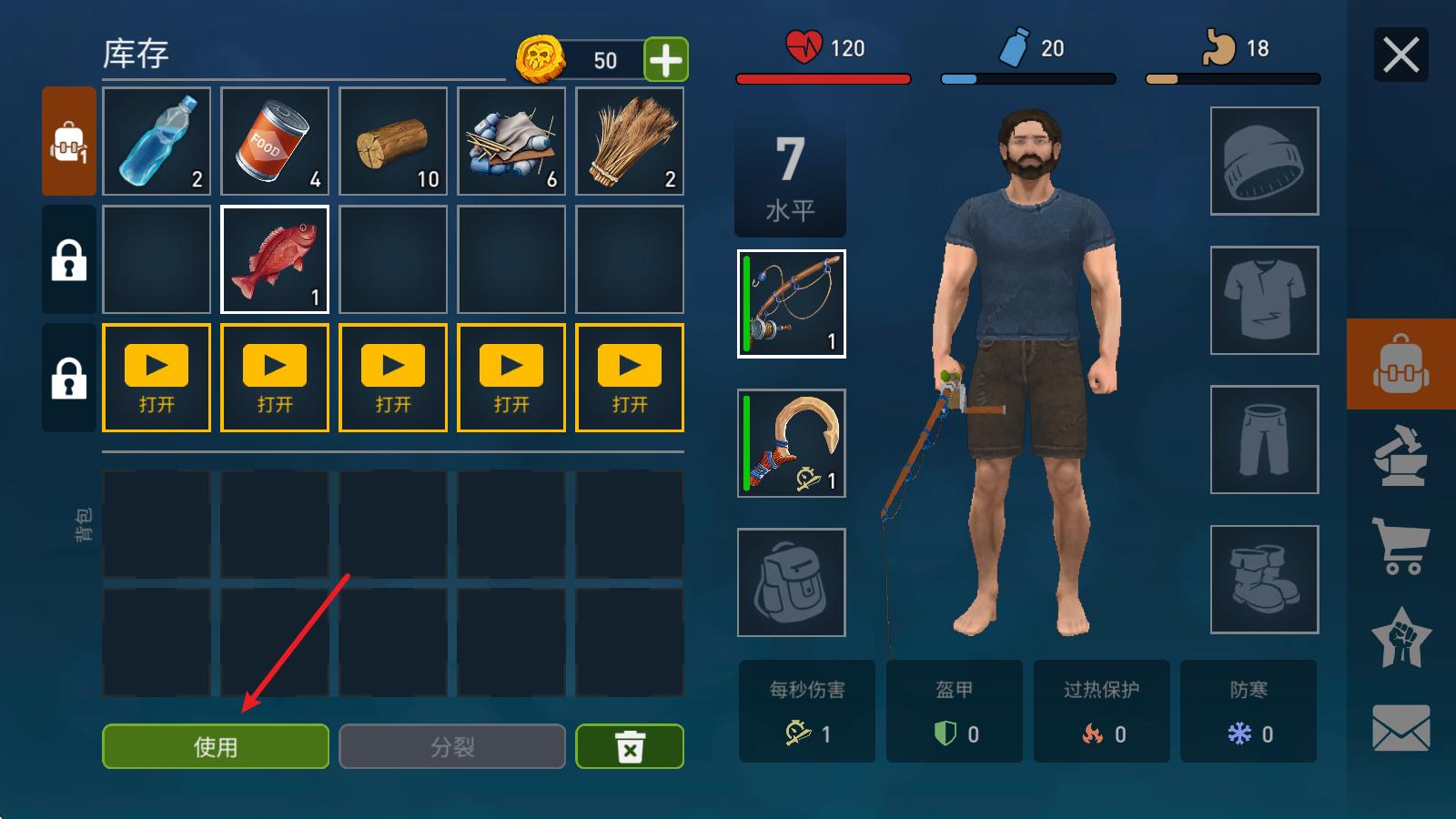Open the empty backpack equipment slot

(x=792, y=582)
